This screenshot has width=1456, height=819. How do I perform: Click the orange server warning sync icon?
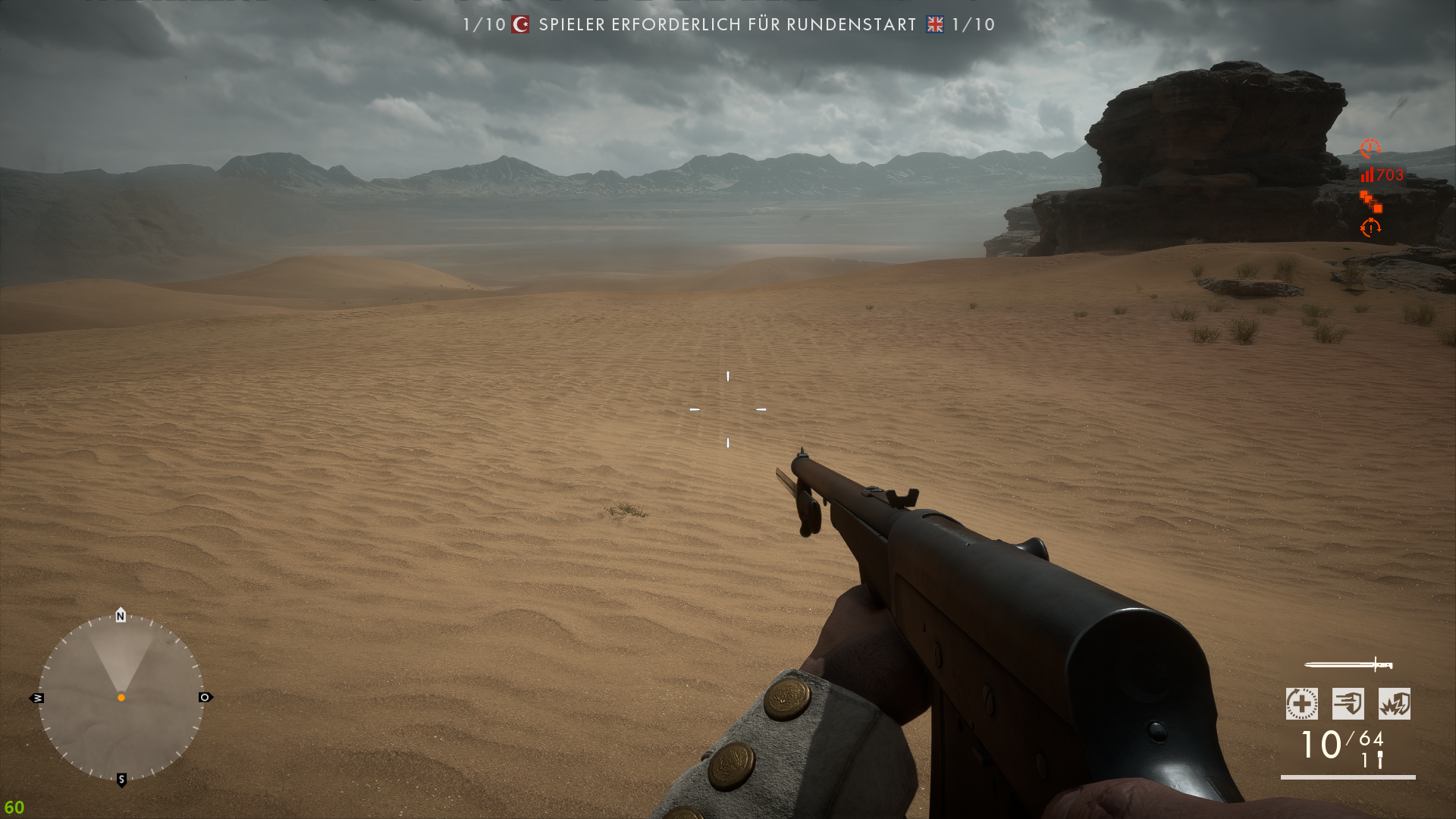[x=1371, y=228]
